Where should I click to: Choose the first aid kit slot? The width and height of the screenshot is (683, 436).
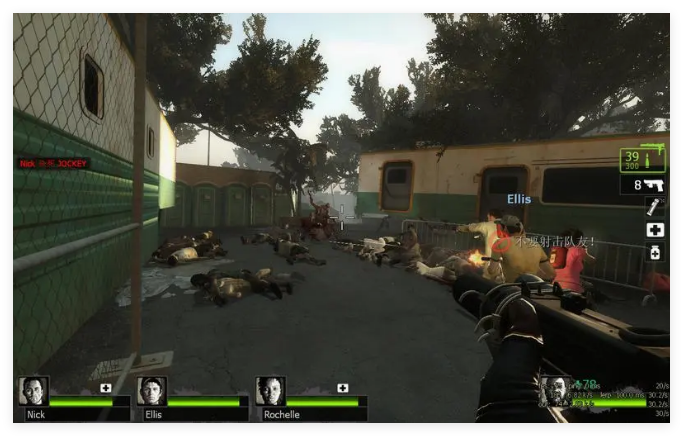point(655,230)
